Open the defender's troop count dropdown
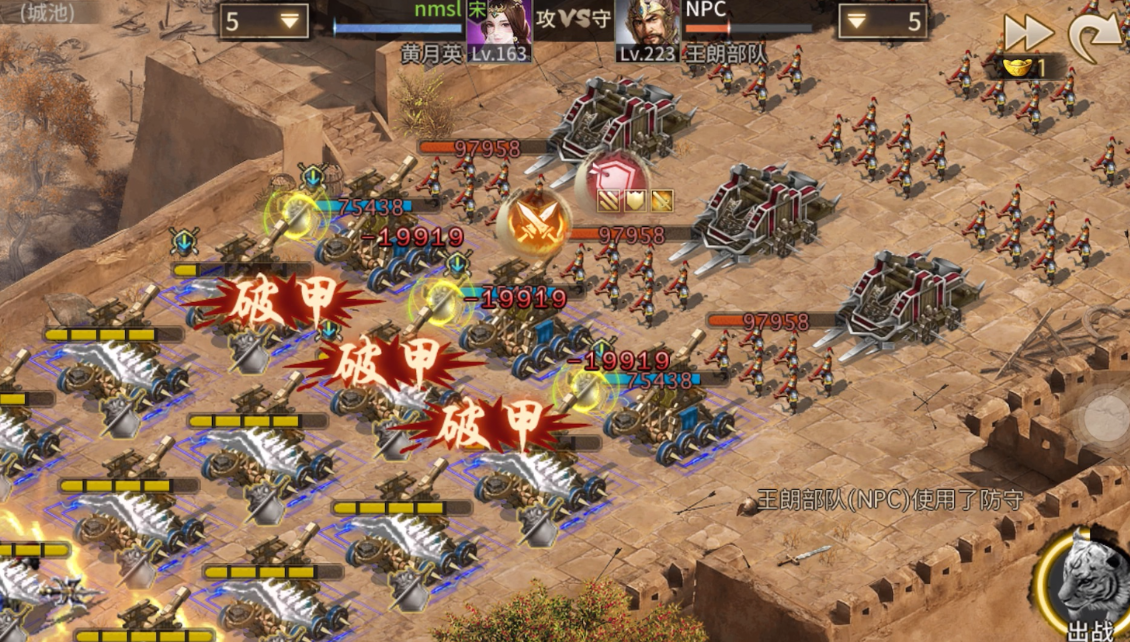 [x=883, y=21]
